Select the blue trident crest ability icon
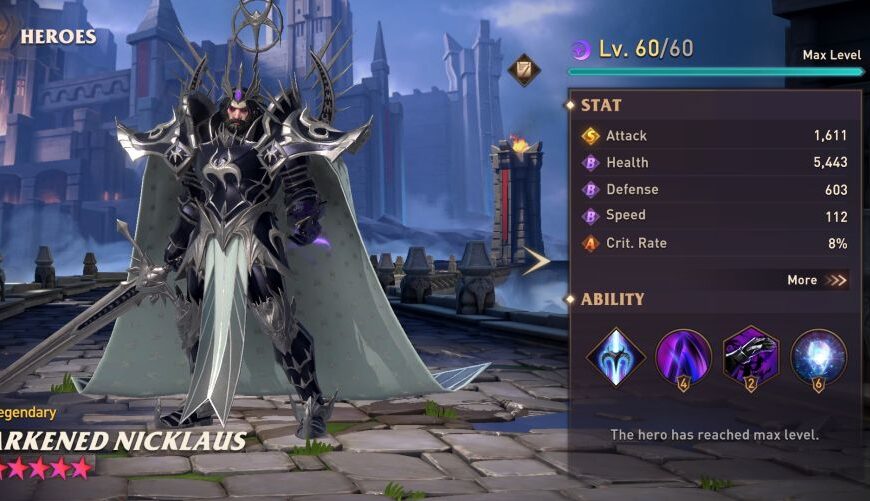The height and width of the screenshot is (501, 870). (x=615, y=356)
